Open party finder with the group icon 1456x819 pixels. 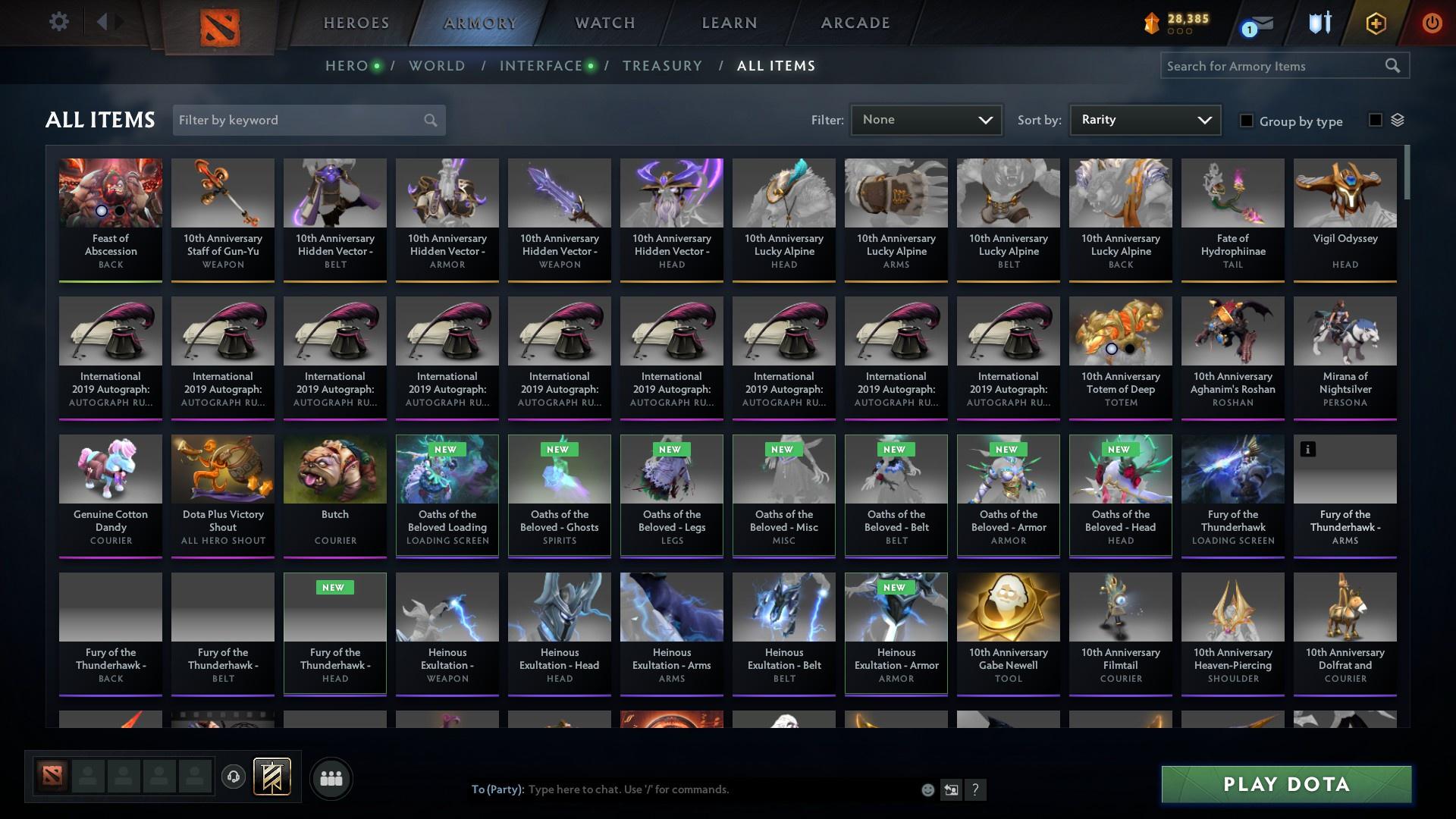click(330, 778)
